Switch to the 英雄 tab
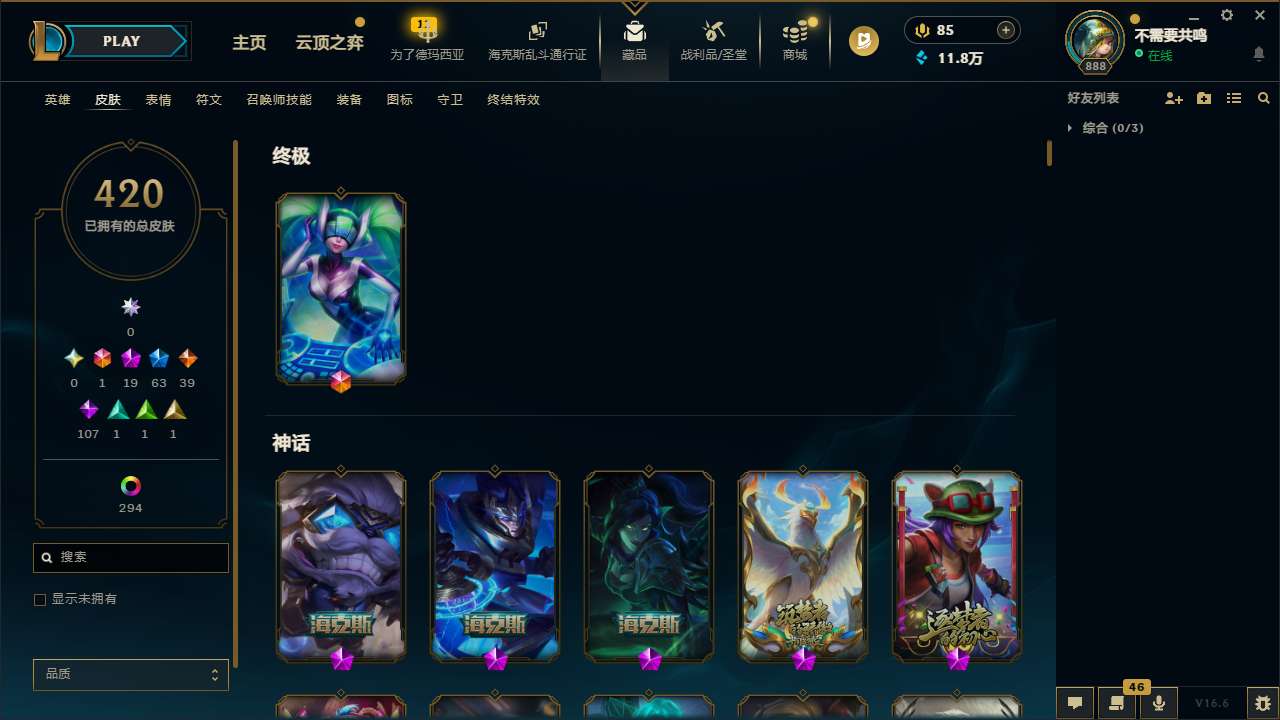Viewport: 1280px width, 720px height. 57,100
